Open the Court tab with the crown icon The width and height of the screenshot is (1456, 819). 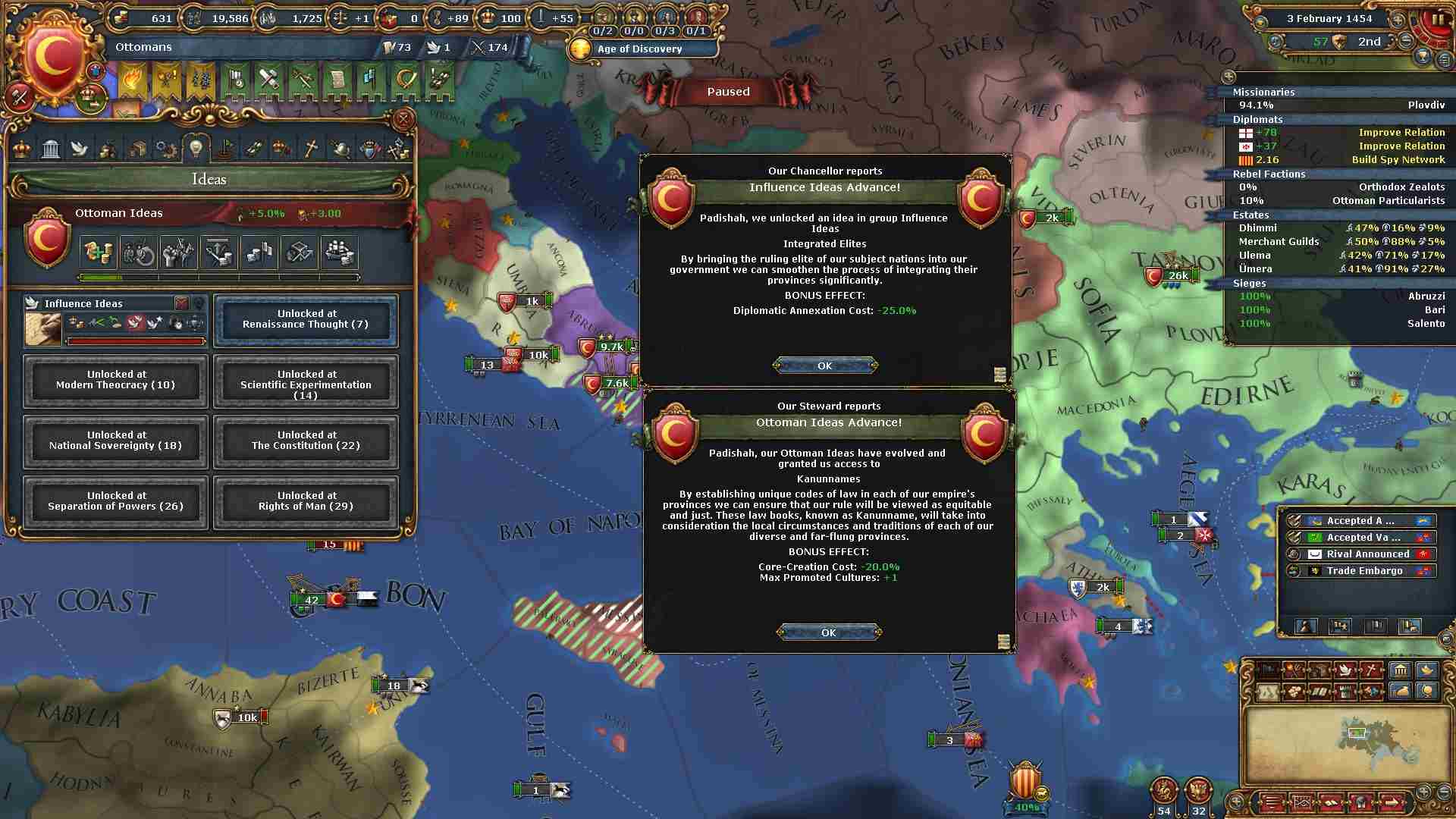point(22,149)
